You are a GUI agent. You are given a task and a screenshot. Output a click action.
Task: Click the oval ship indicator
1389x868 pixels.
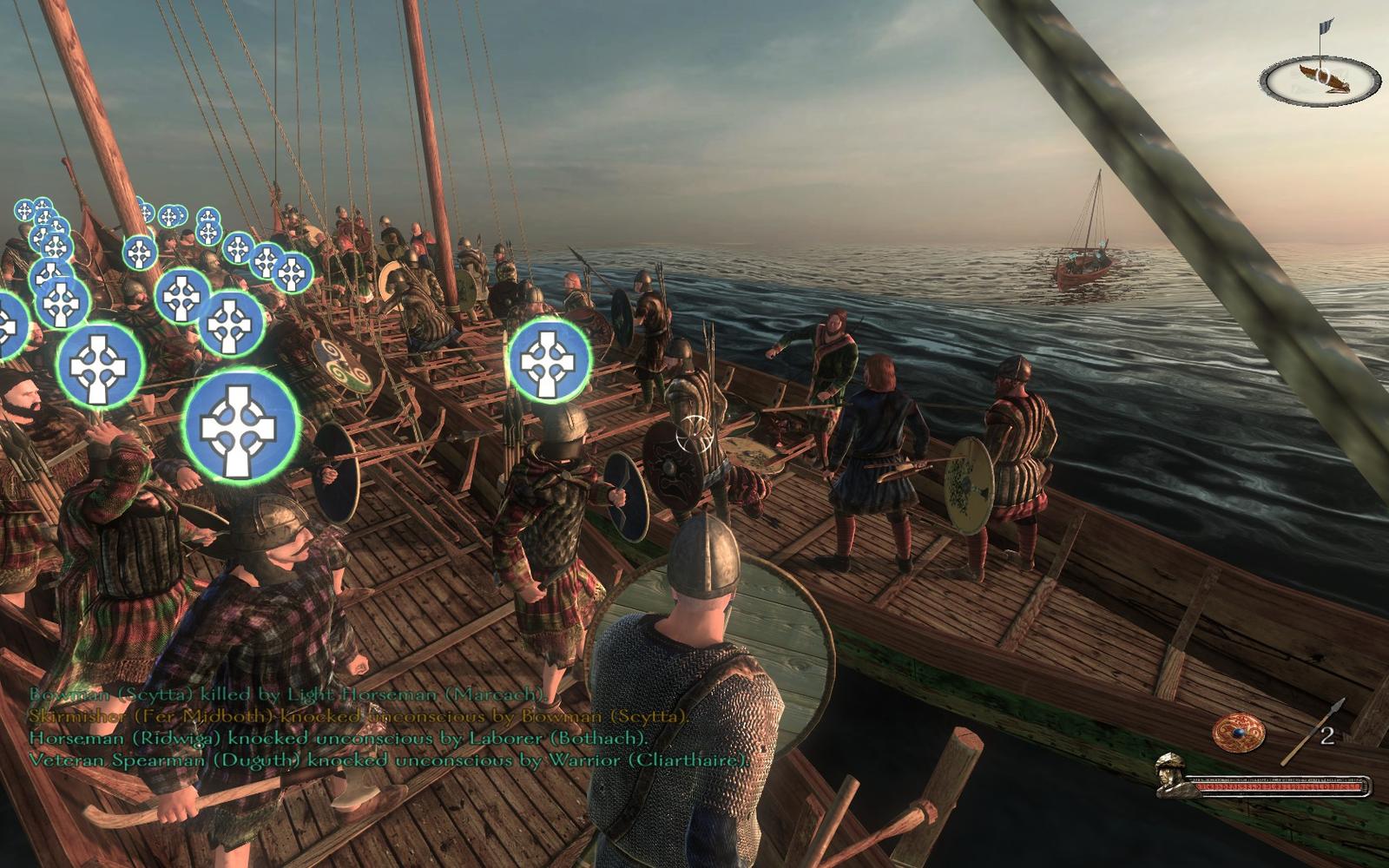pyautogui.click(x=1320, y=79)
